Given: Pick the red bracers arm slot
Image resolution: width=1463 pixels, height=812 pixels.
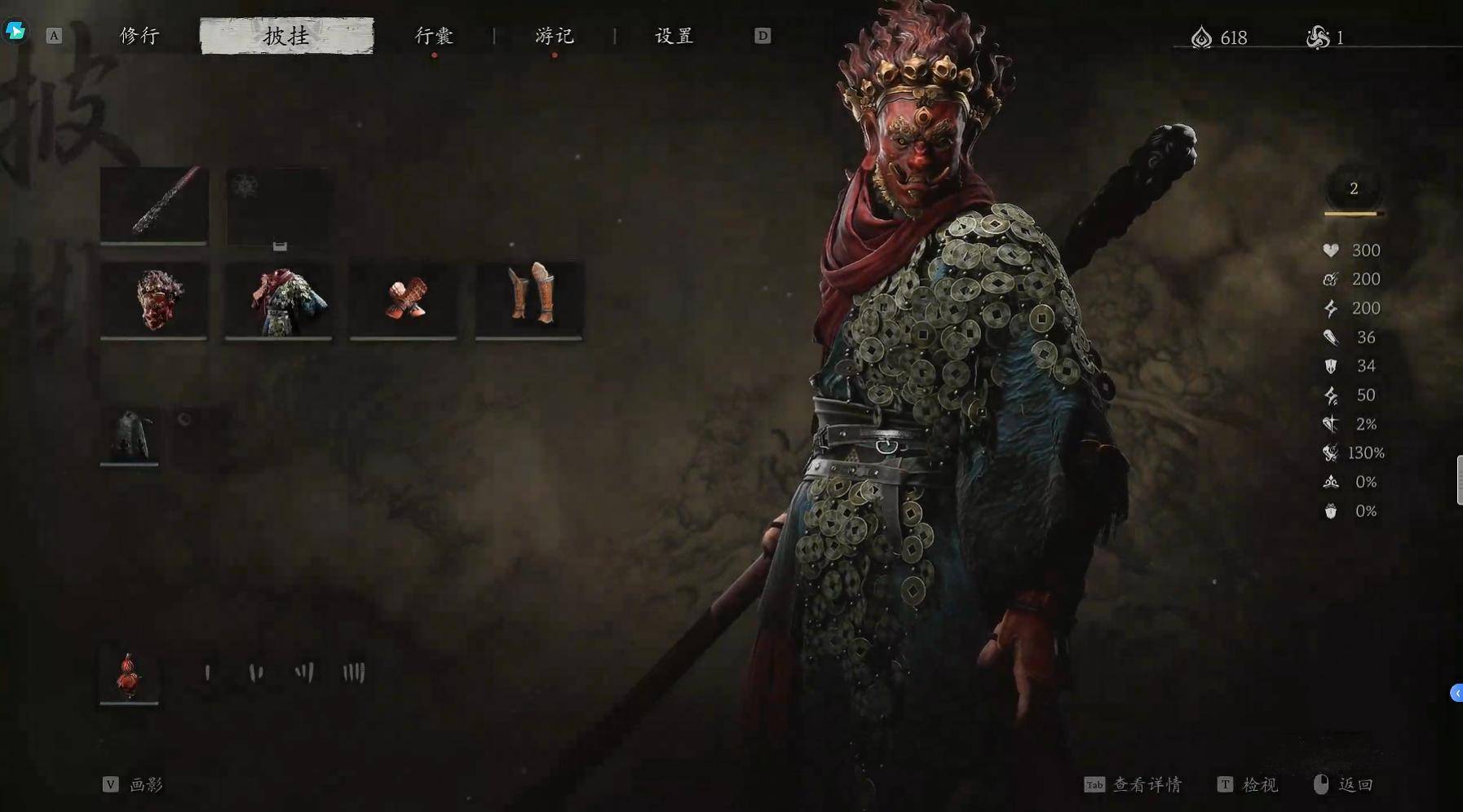Looking at the screenshot, I should [404, 299].
